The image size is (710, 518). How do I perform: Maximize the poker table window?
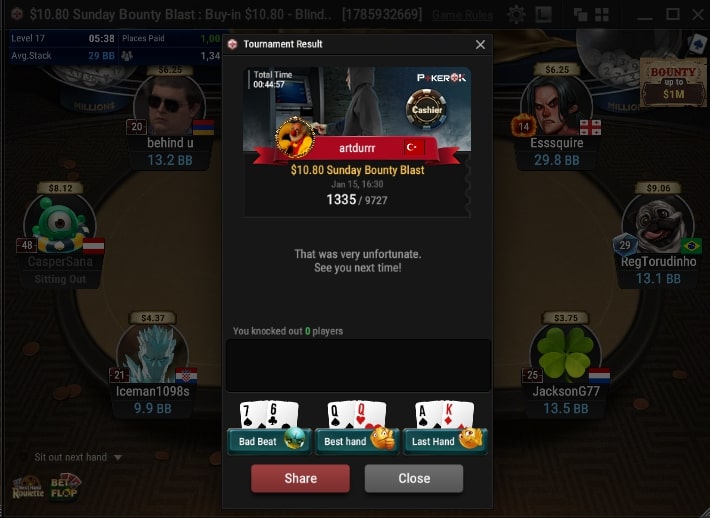[672, 14]
